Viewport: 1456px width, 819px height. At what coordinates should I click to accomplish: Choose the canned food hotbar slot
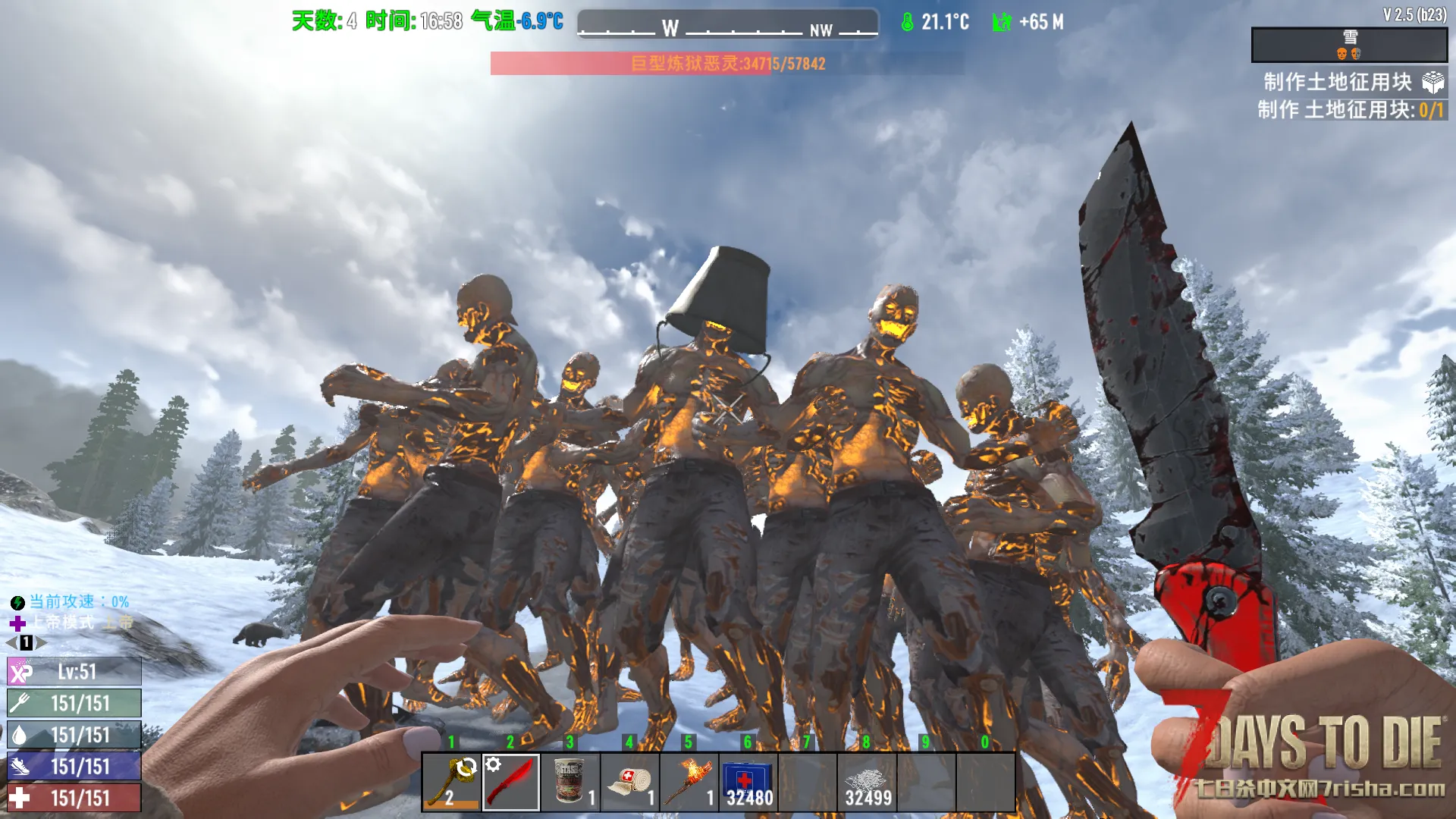click(x=570, y=782)
